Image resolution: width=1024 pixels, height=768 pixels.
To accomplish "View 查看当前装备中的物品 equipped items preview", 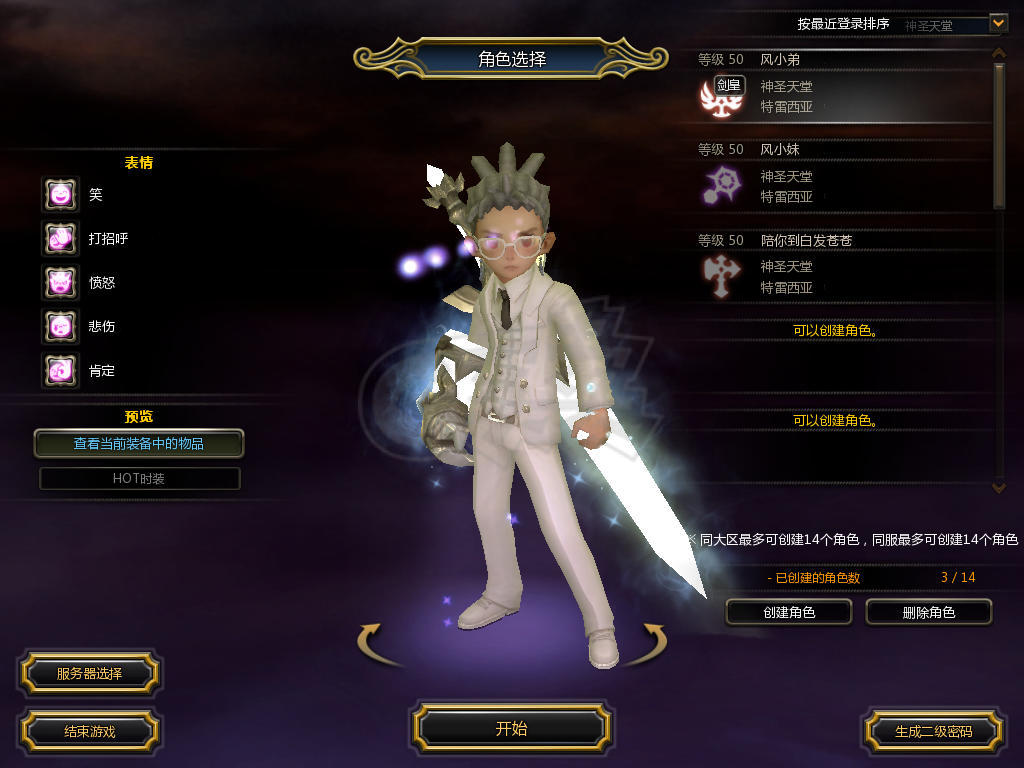I will tap(139, 443).
